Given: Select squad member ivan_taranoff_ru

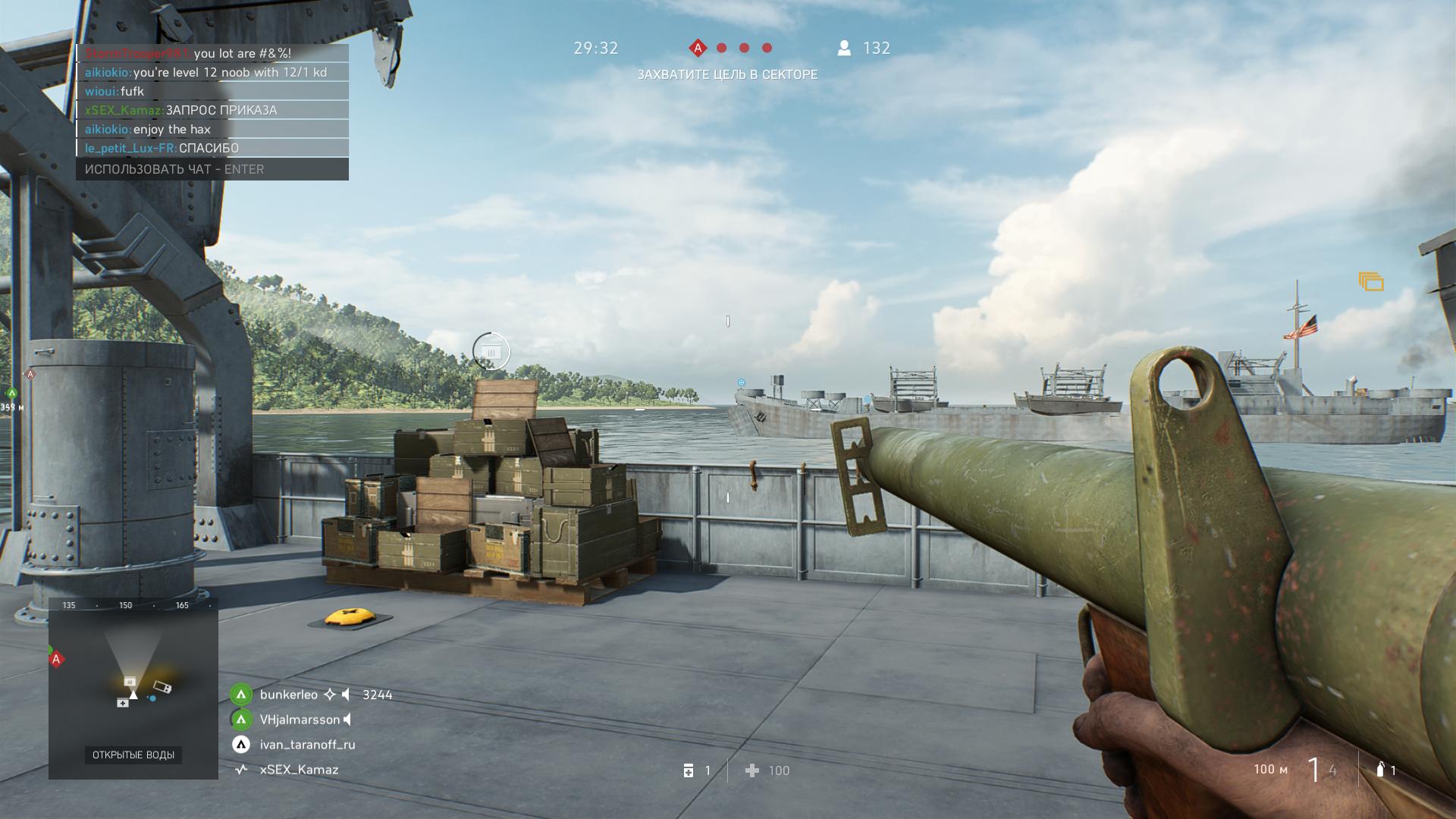Looking at the screenshot, I should (307, 745).
